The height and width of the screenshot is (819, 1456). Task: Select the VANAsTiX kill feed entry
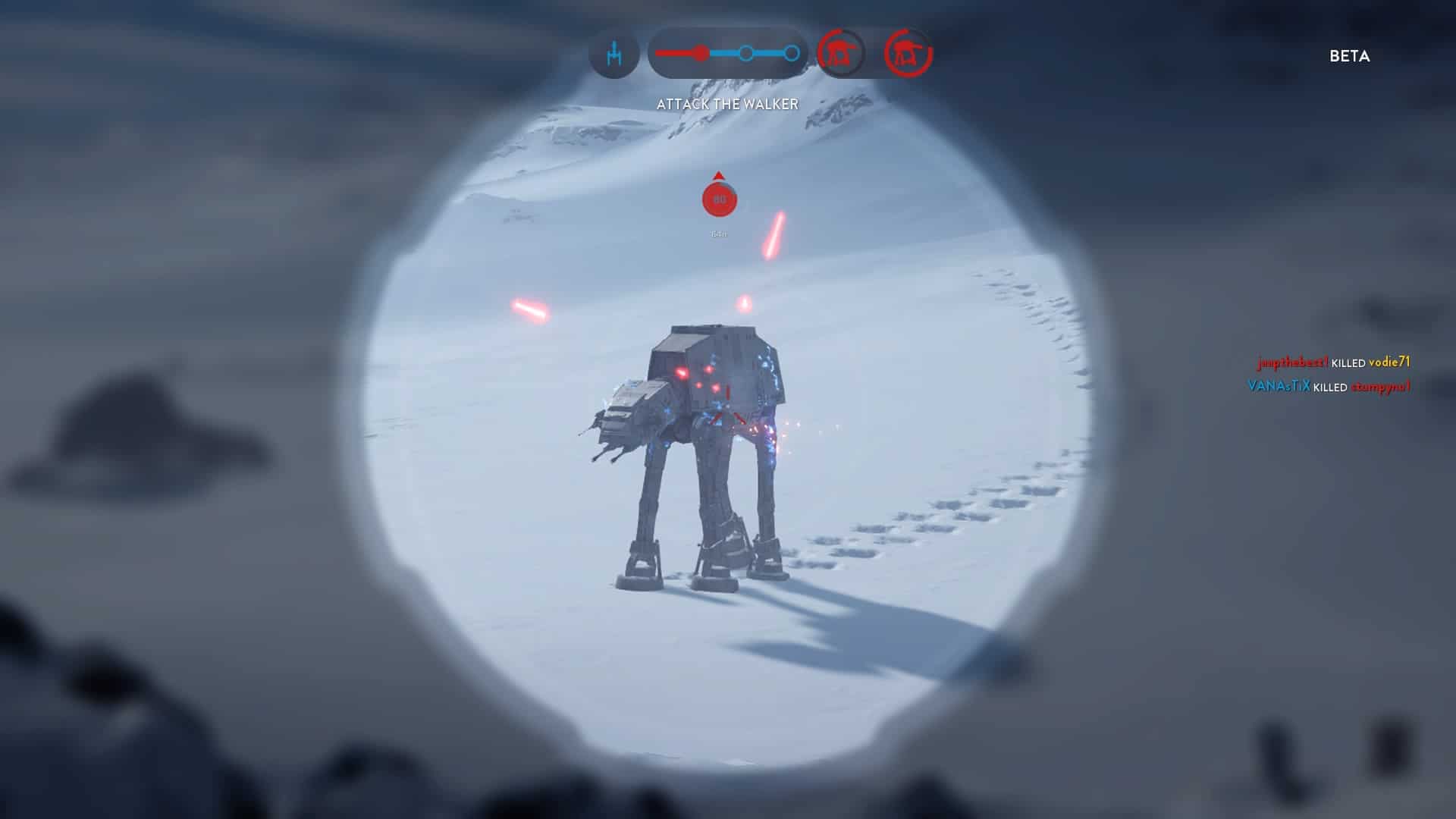pos(1329,387)
